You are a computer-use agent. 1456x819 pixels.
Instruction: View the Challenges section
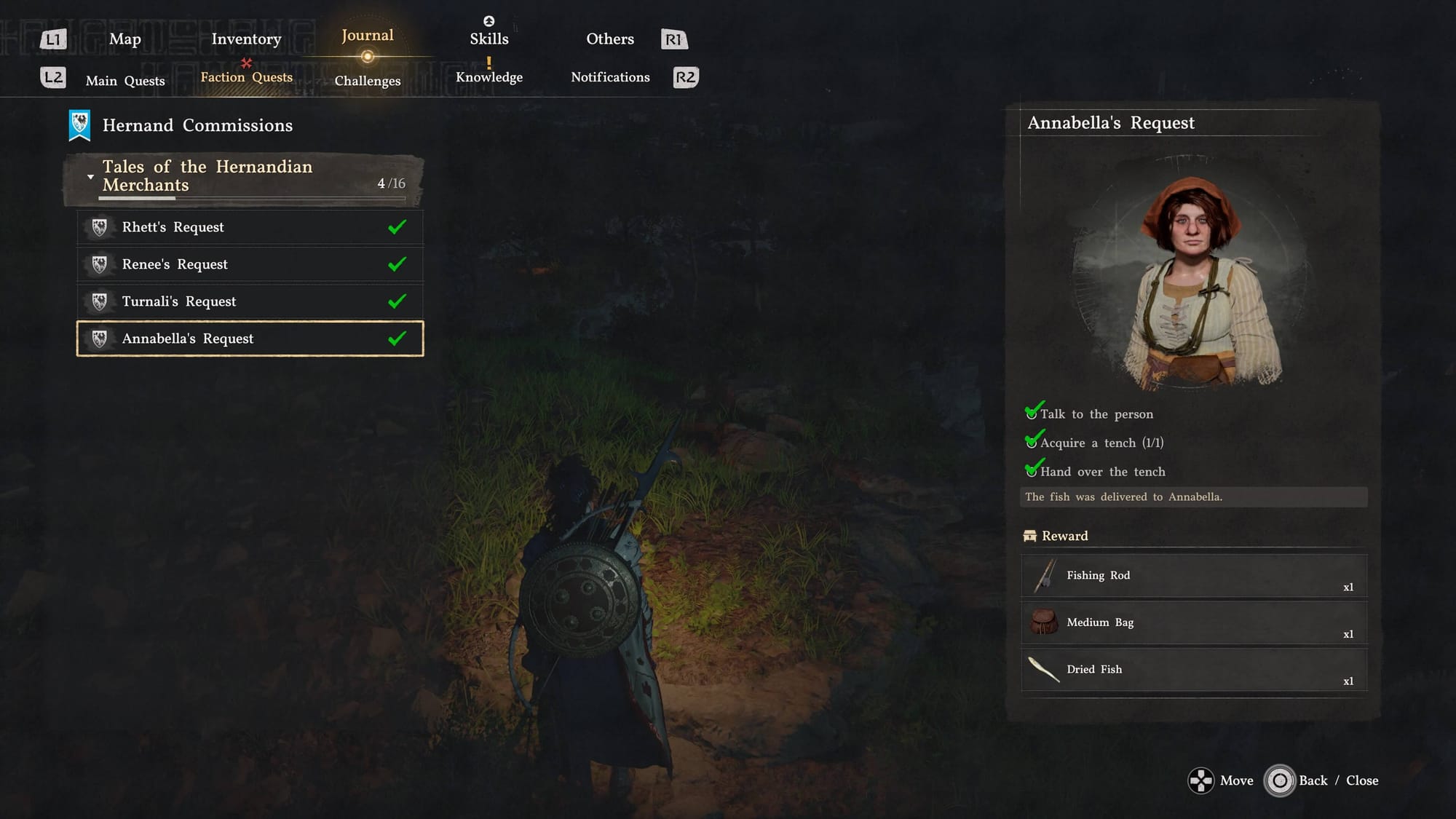(x=367, y=81)
